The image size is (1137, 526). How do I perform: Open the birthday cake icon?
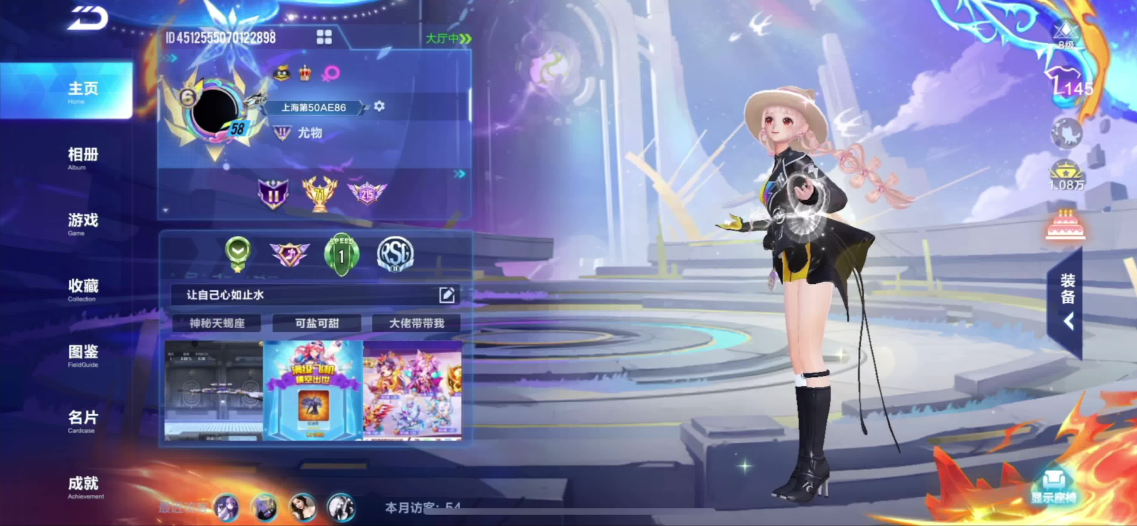pos(1065,225)
